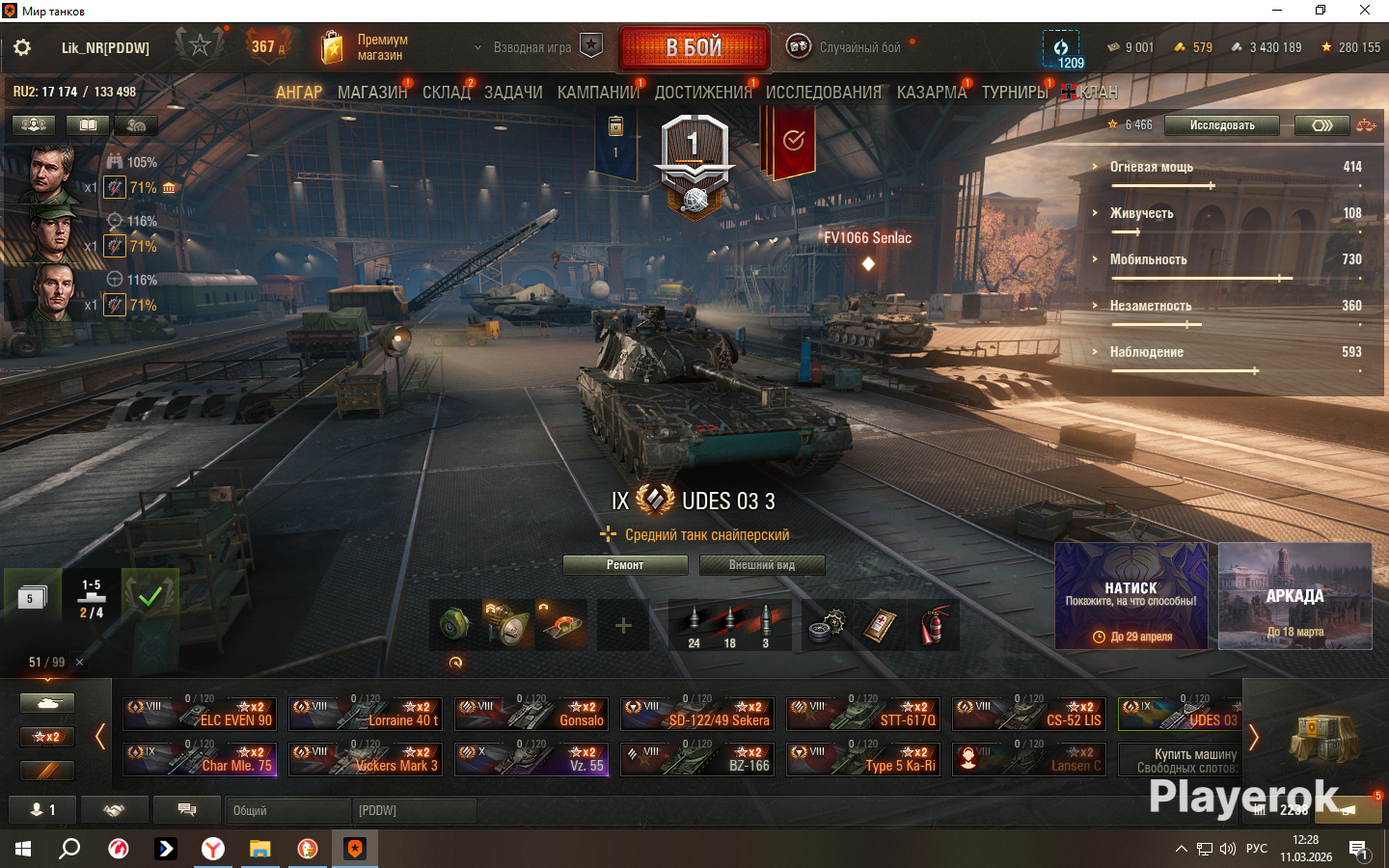This screenshot has width=1389, height=868.
Task: Start battle with the red В БОЙ button
Action: pyautogui.click(x=694, y=47)
